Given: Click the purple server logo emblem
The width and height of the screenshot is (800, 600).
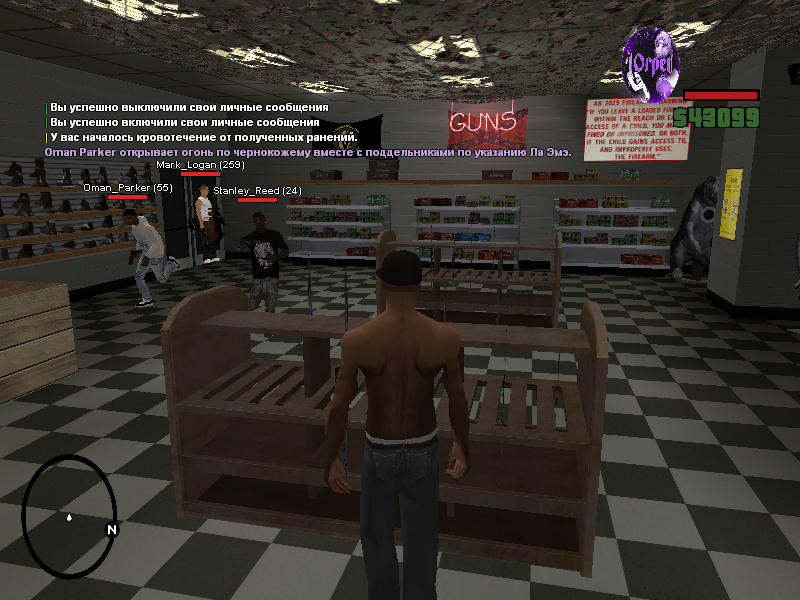Looking at the screenshot, I should pos(651,60).
